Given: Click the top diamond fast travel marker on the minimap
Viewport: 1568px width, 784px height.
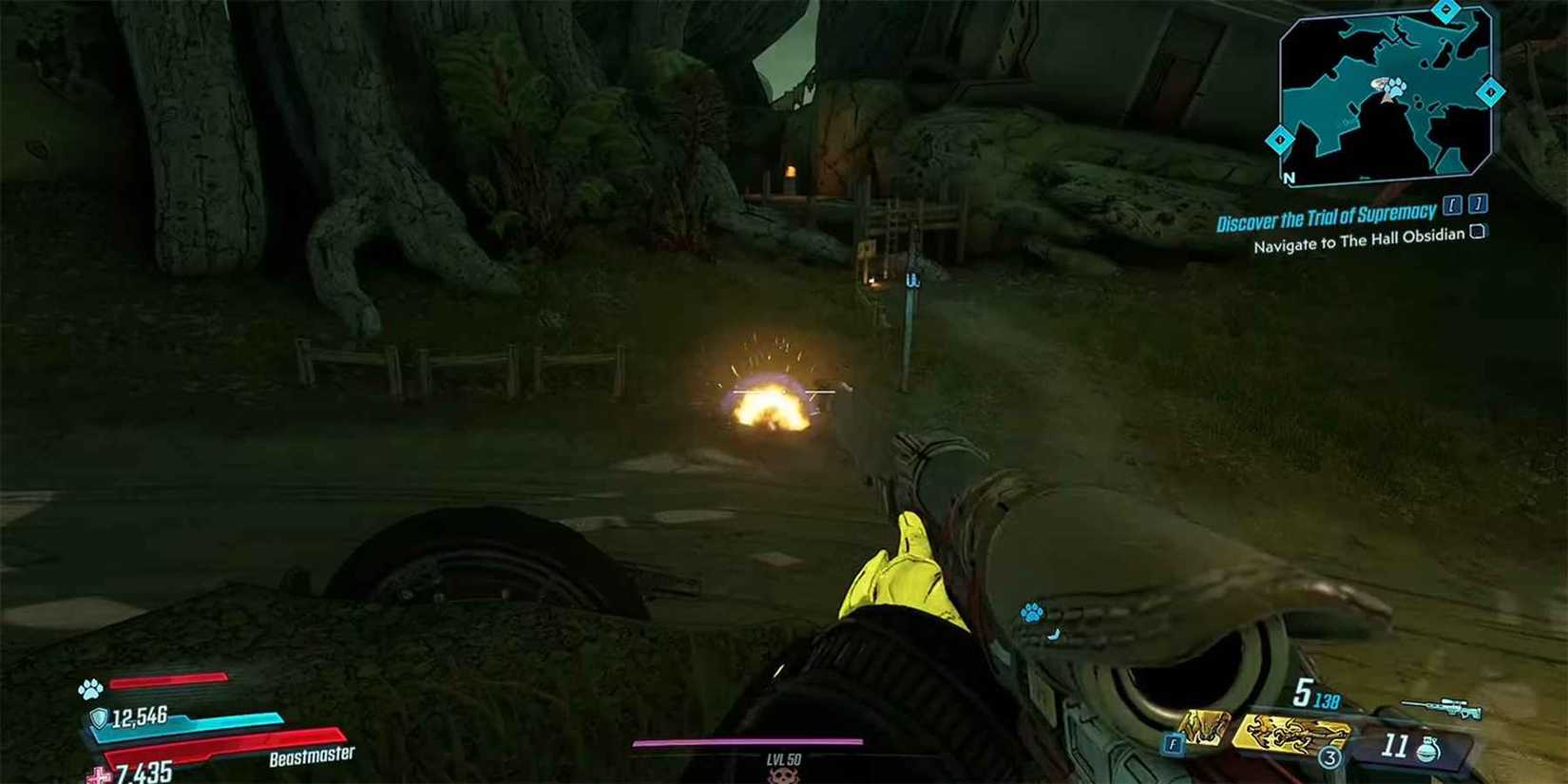Looking at the screenshot, I should click(x=1444, y=9).
